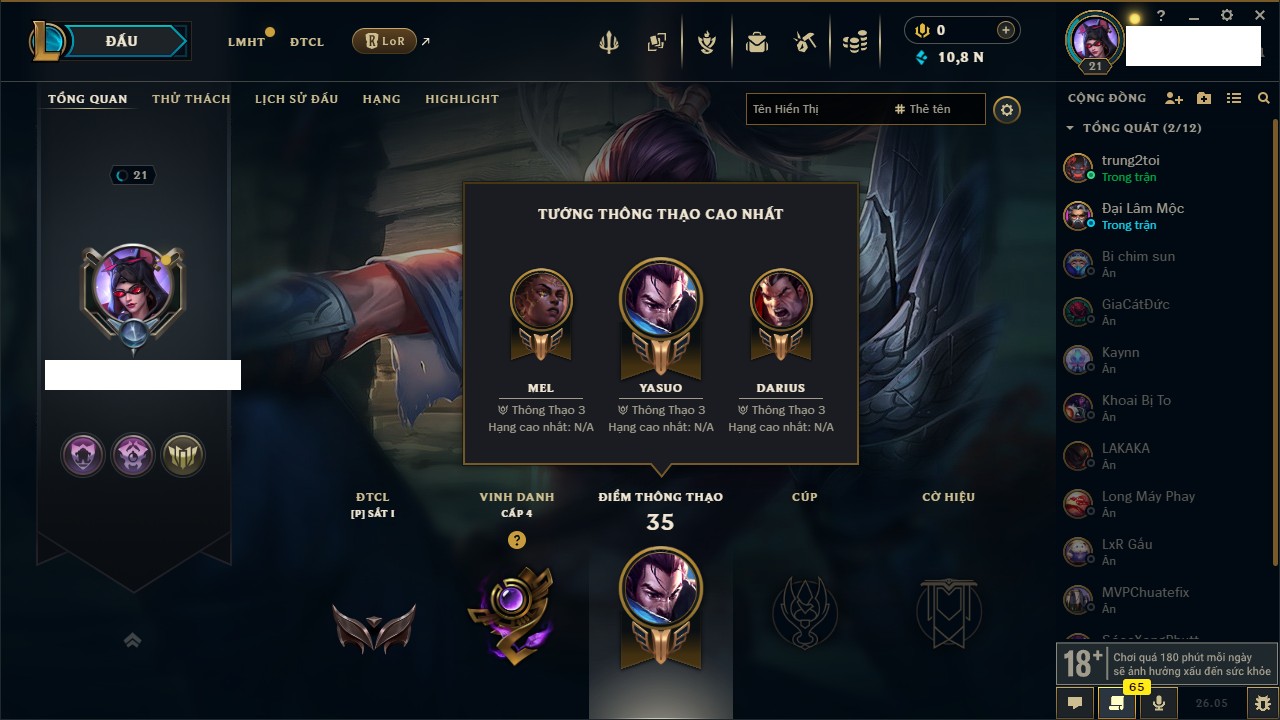Open the THỬ THÁCH tab
This screenshot has width=1280, height=720.
191,99
